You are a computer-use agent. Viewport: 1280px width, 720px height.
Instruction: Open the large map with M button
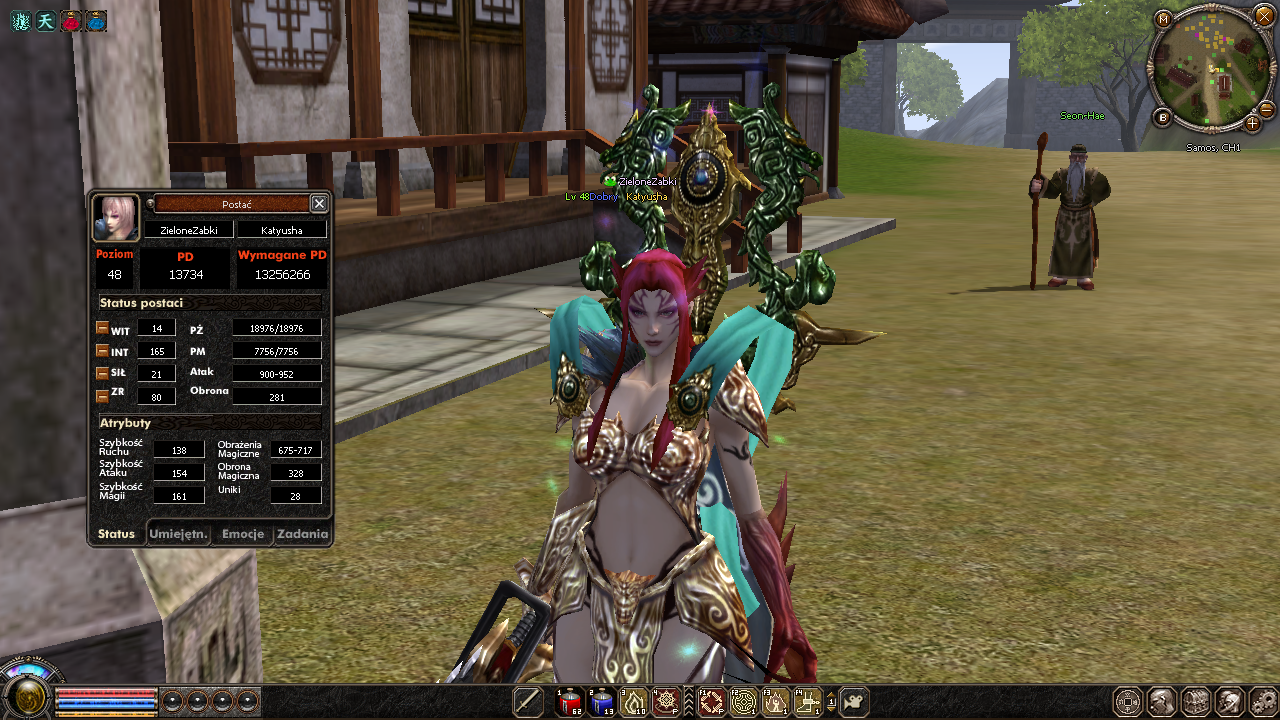1163,19
